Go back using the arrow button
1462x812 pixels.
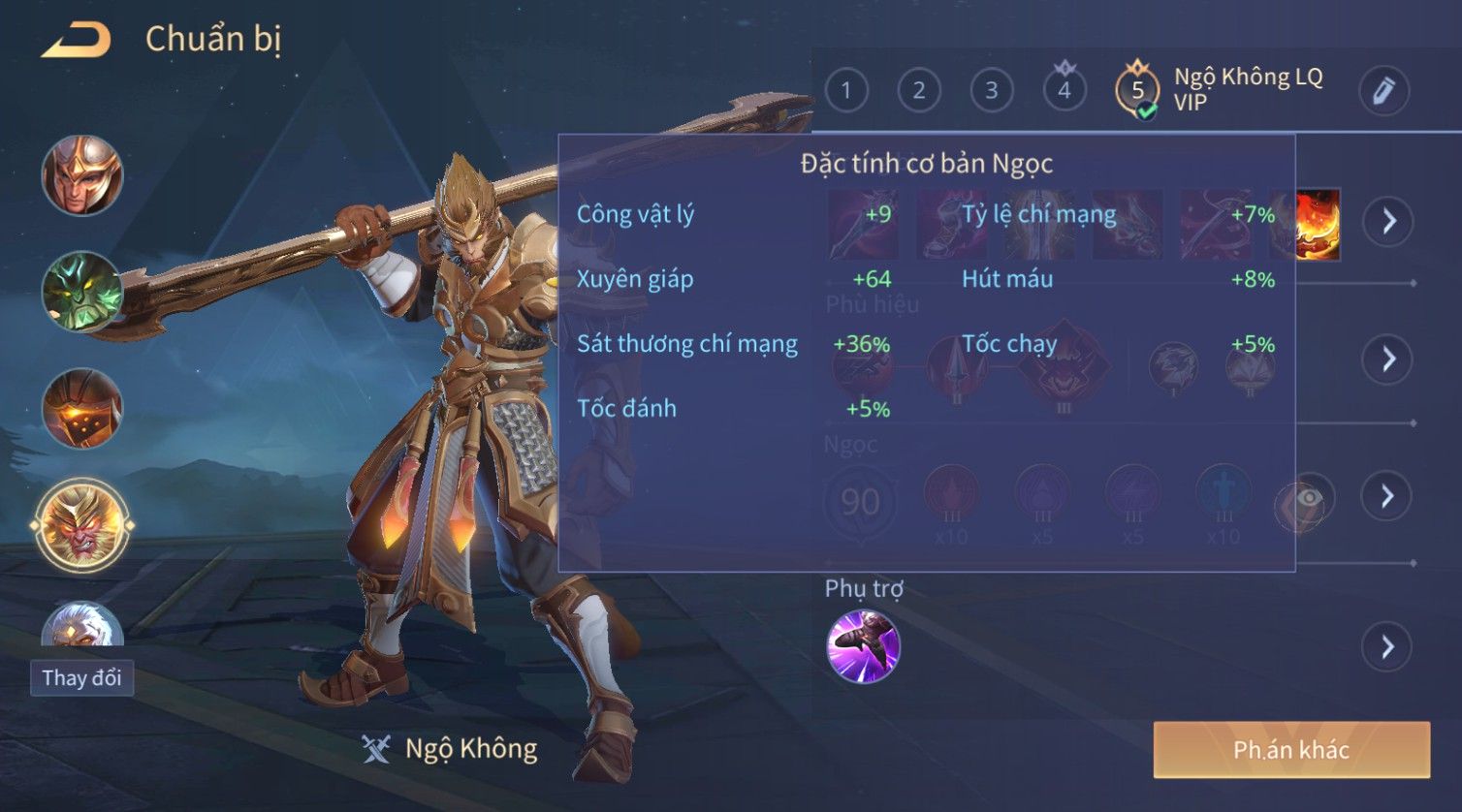[76, 40]
